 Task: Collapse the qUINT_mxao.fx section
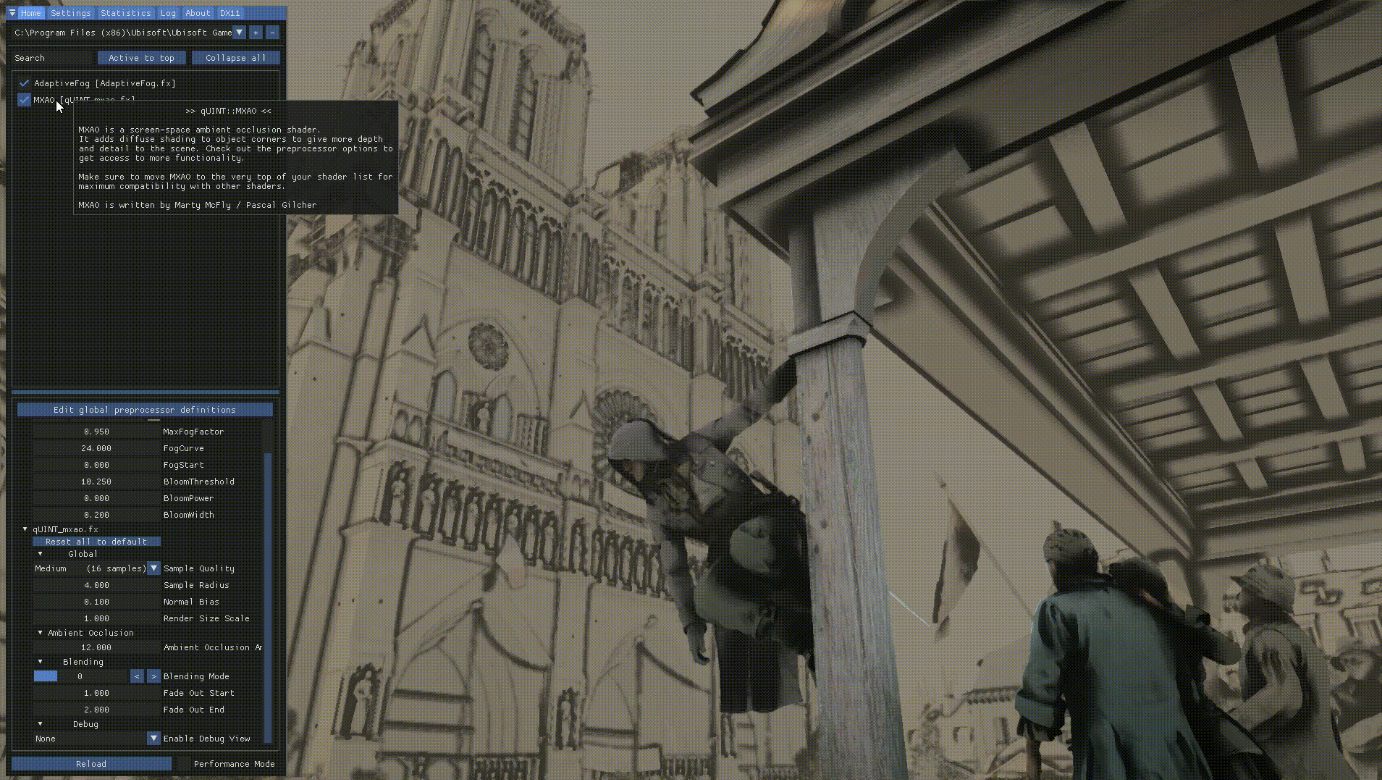click(x=24, y=529)
